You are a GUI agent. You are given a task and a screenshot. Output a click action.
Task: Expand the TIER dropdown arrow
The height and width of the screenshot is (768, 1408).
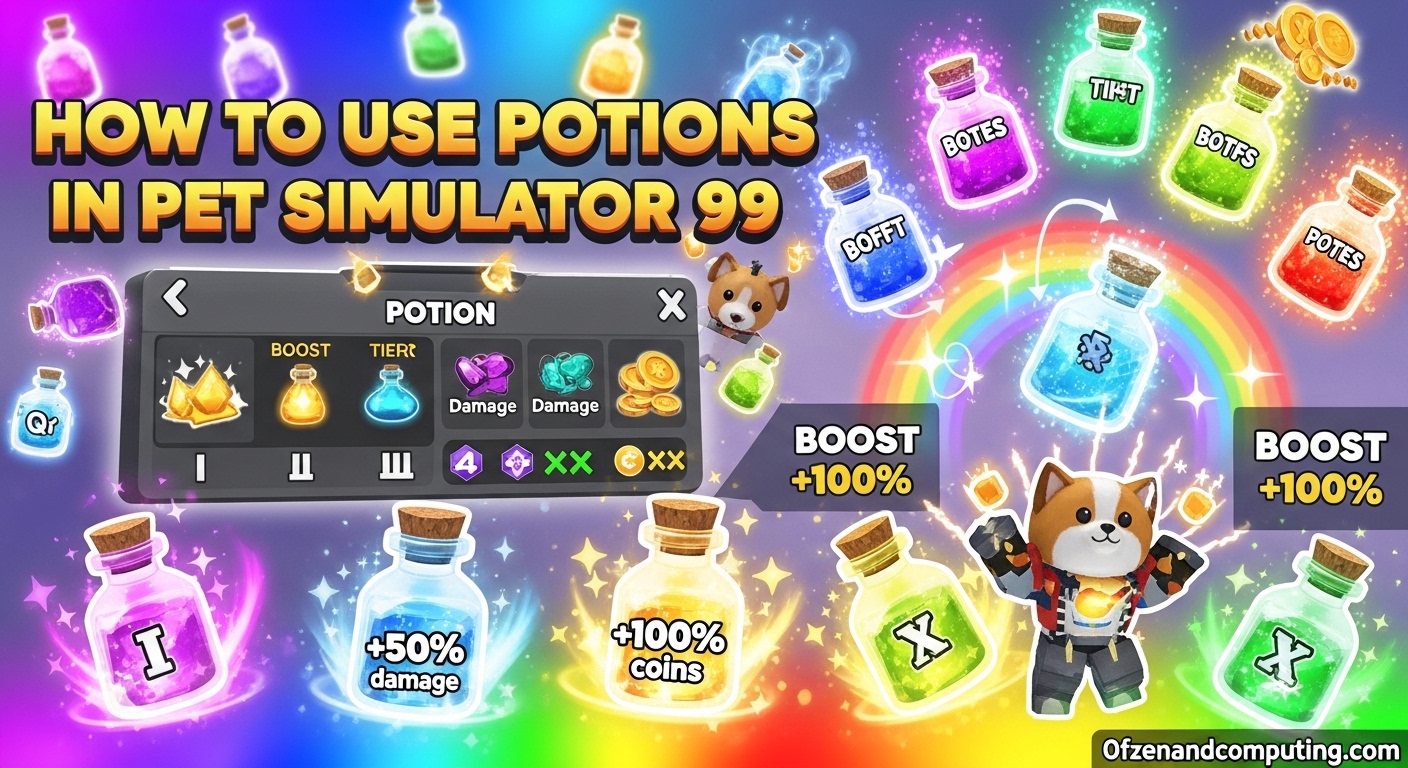click(411, 348)
